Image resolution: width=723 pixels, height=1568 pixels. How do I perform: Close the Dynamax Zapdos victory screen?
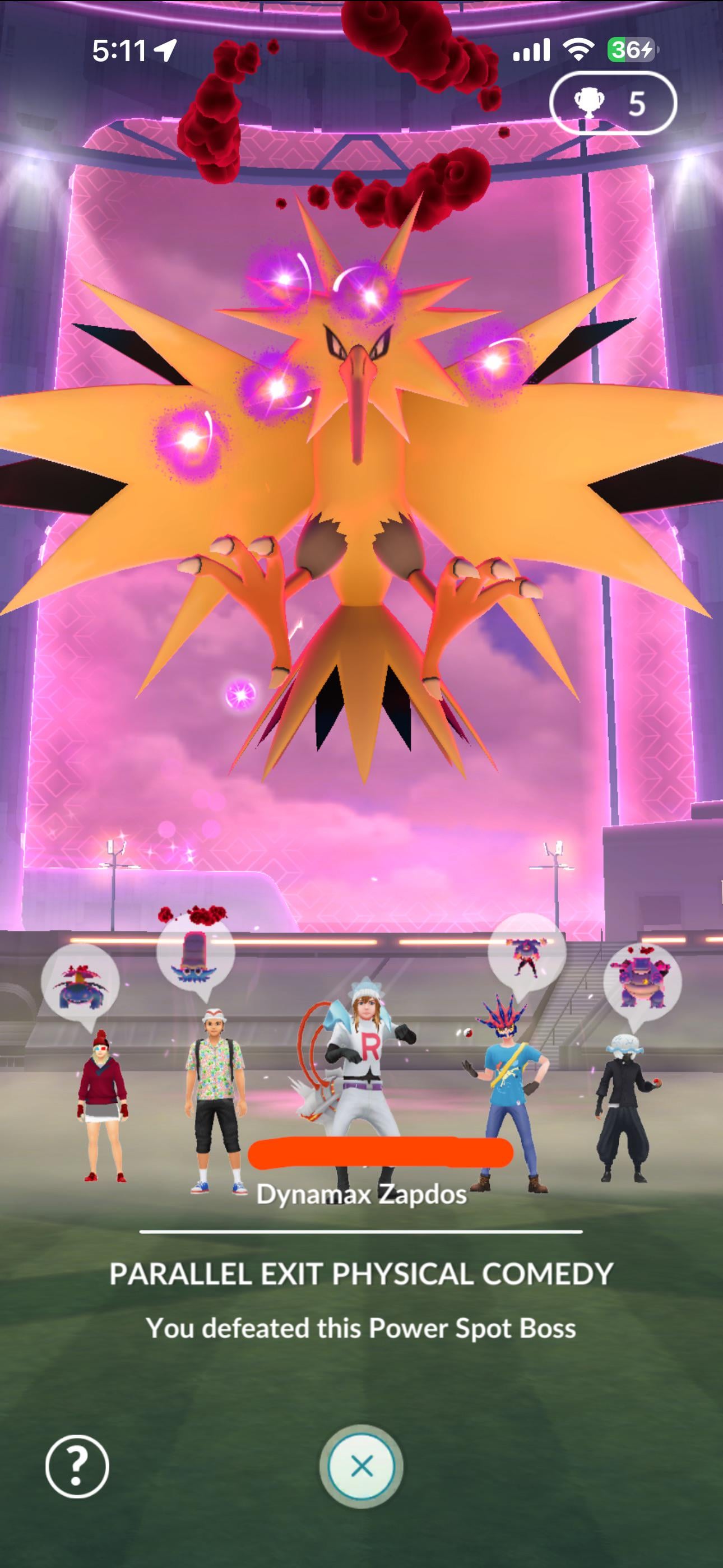(361, 1466)
